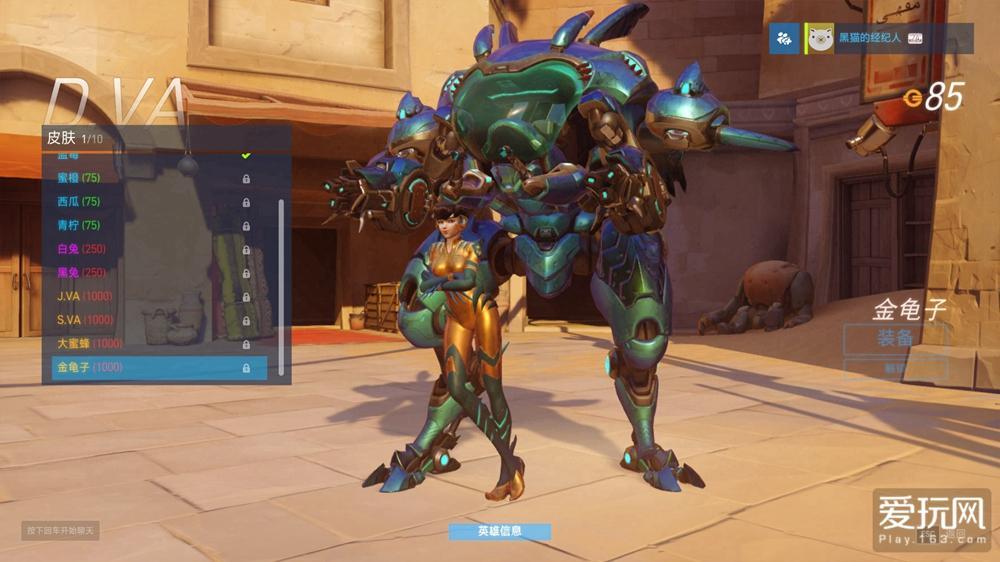1000x562 pixels.
Task: Click the 装备 equip button
Action: pos(895,338)
